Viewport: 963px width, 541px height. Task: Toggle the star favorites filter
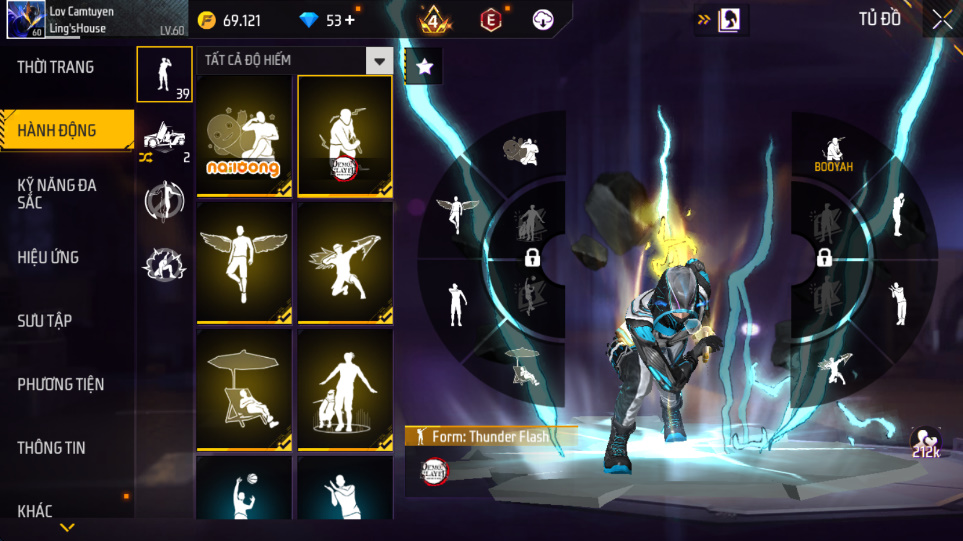pyautogui.click(x=424, y=66)
